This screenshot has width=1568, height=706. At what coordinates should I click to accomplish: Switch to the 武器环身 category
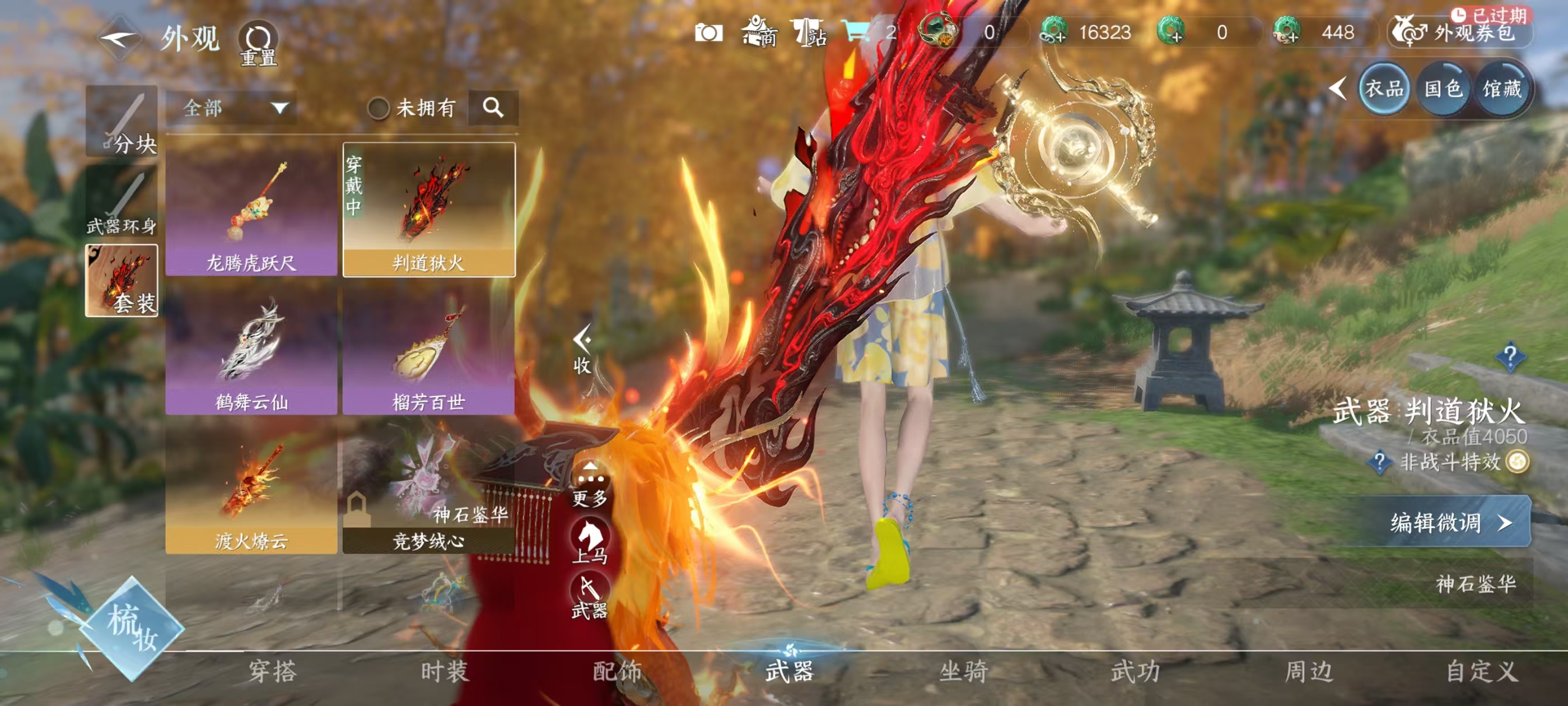[122, 202]
